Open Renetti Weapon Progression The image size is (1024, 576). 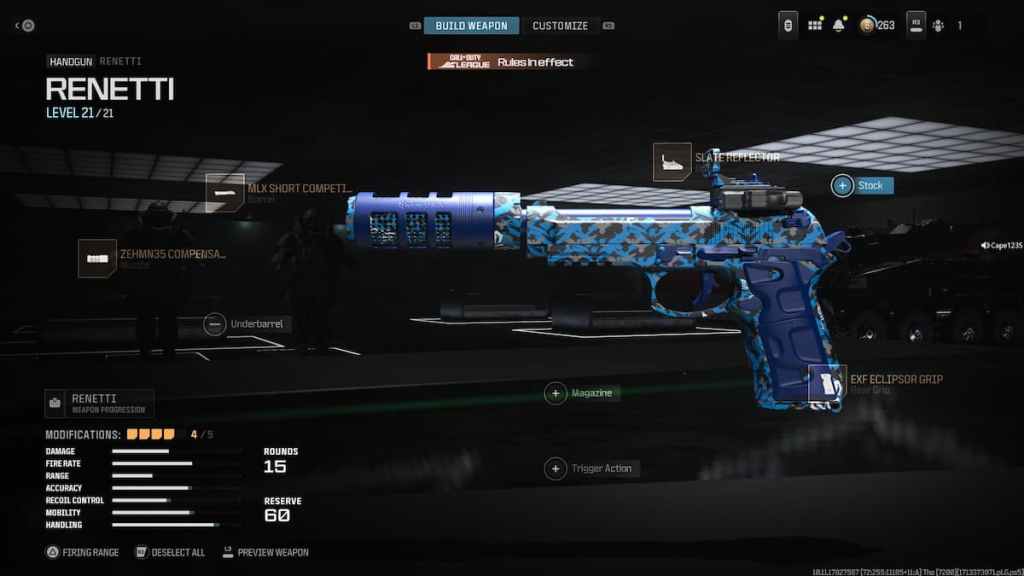[x=99, y=404]
